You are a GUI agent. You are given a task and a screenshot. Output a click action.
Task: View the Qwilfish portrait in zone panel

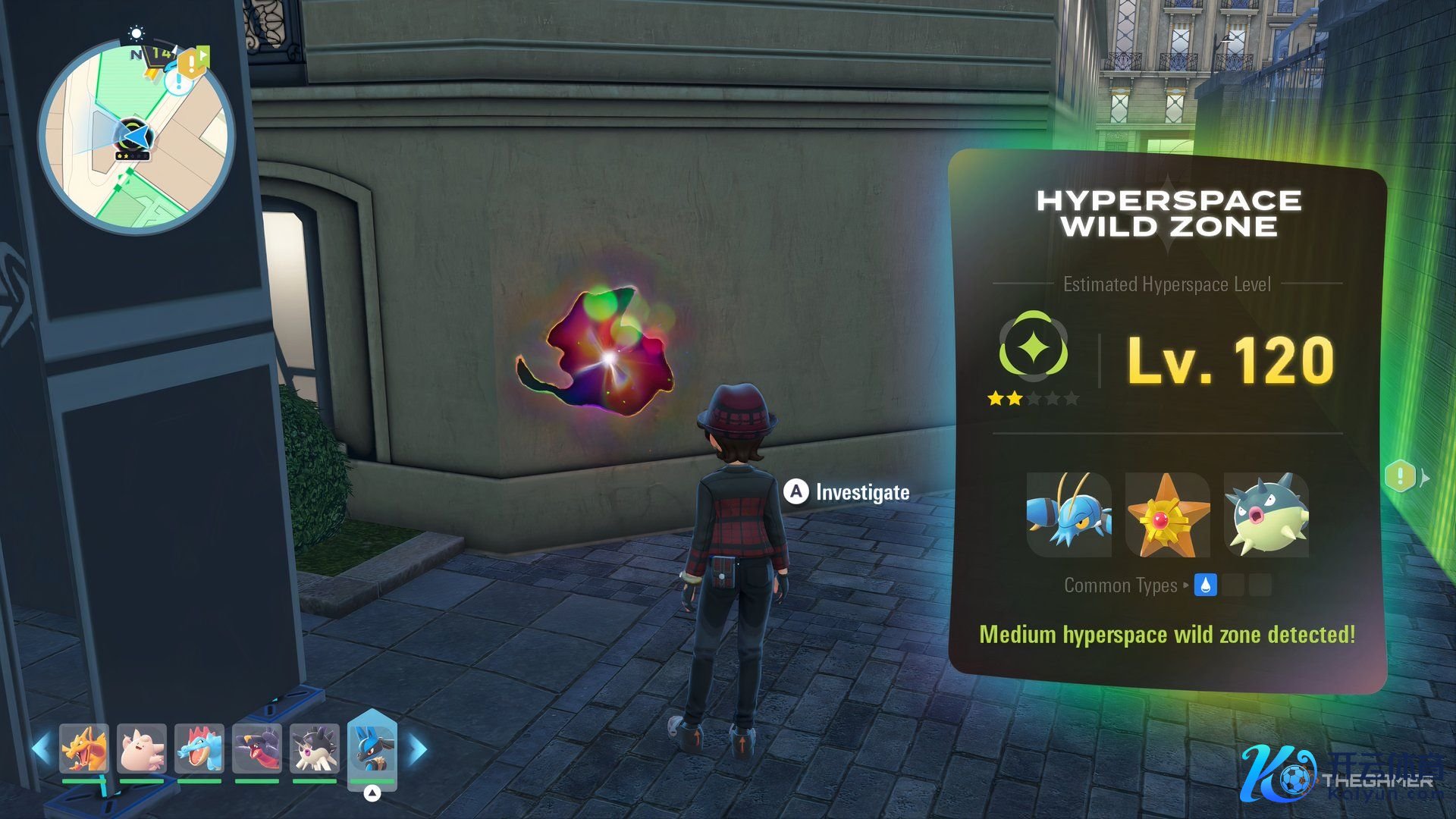1266,514
